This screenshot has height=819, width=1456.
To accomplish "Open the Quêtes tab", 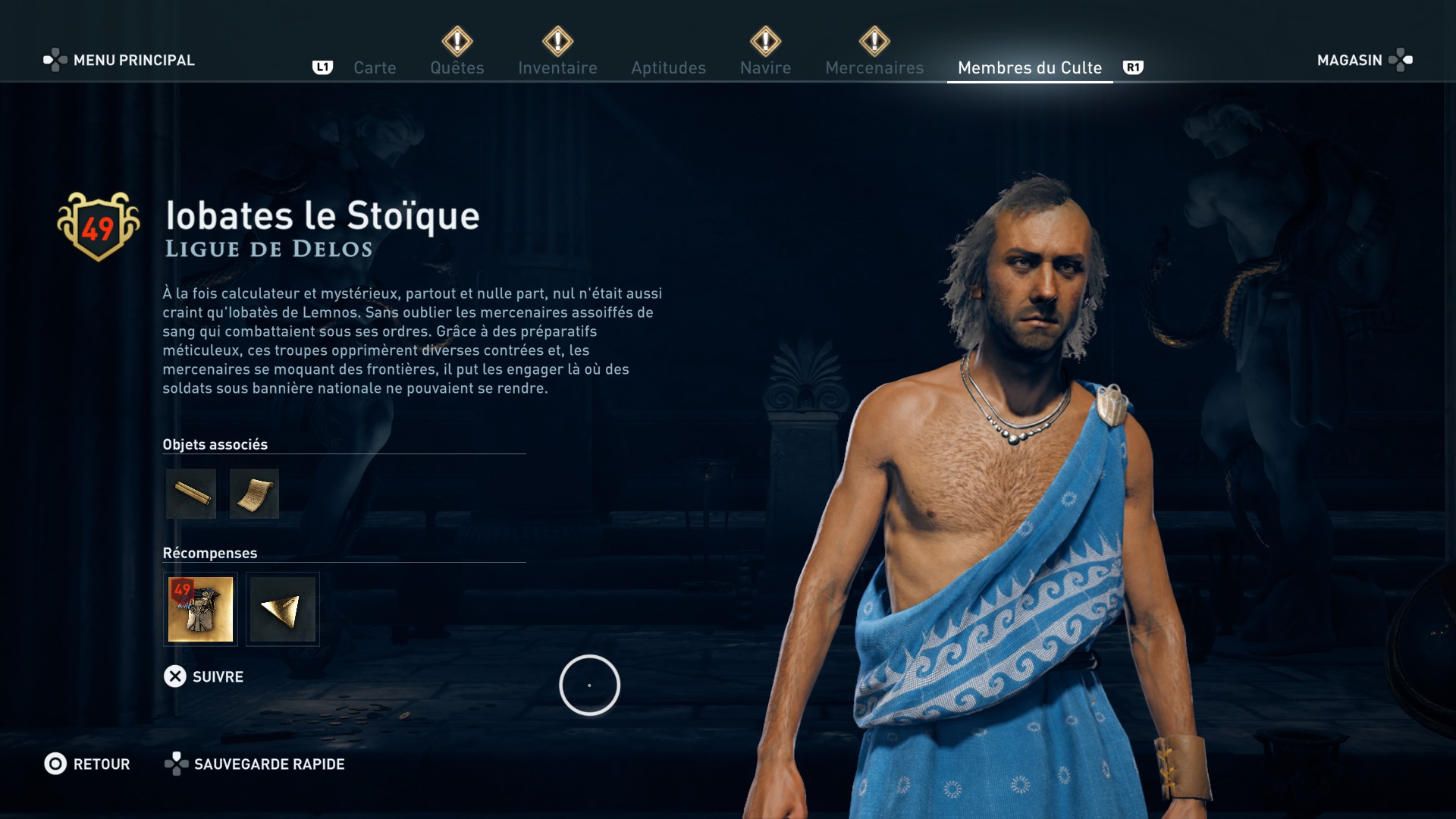I will [x=457, y=67].
